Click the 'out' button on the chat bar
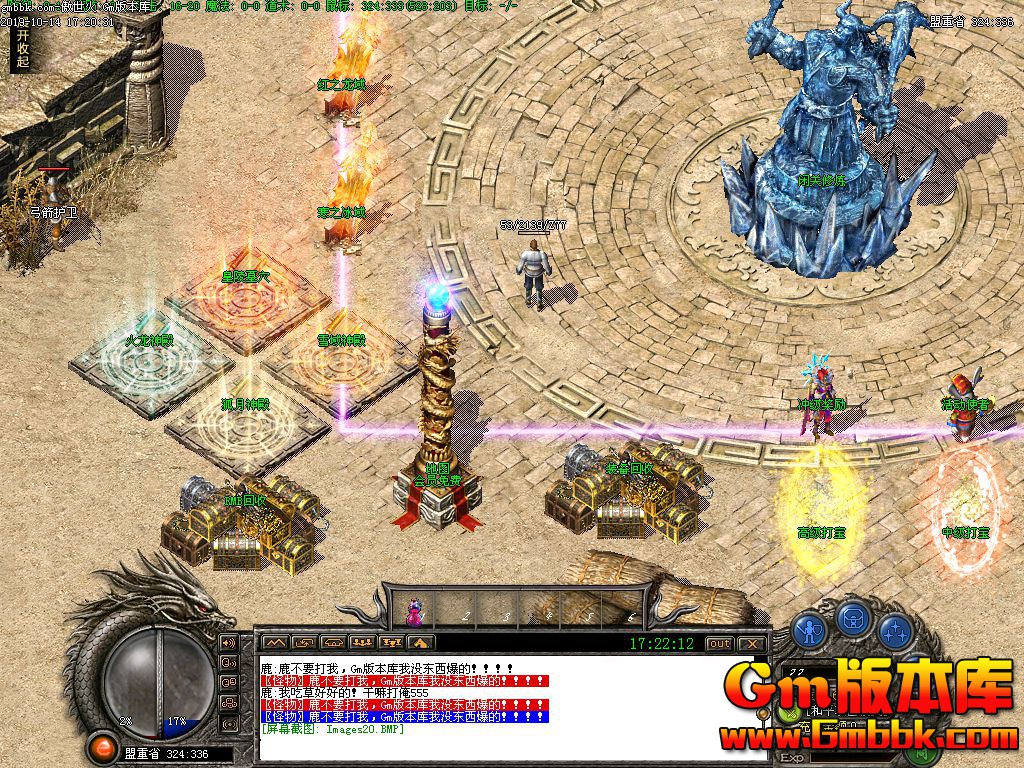The height and width of the screenshot is (768, 1024). pyautogui.click(x=719, y=643)
